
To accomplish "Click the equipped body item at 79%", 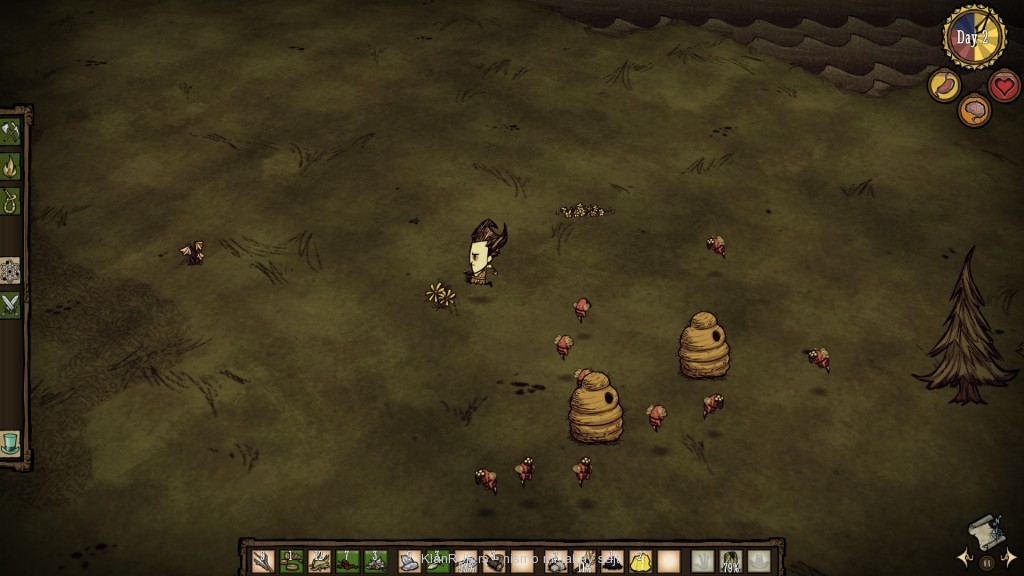I will (731, 562).
